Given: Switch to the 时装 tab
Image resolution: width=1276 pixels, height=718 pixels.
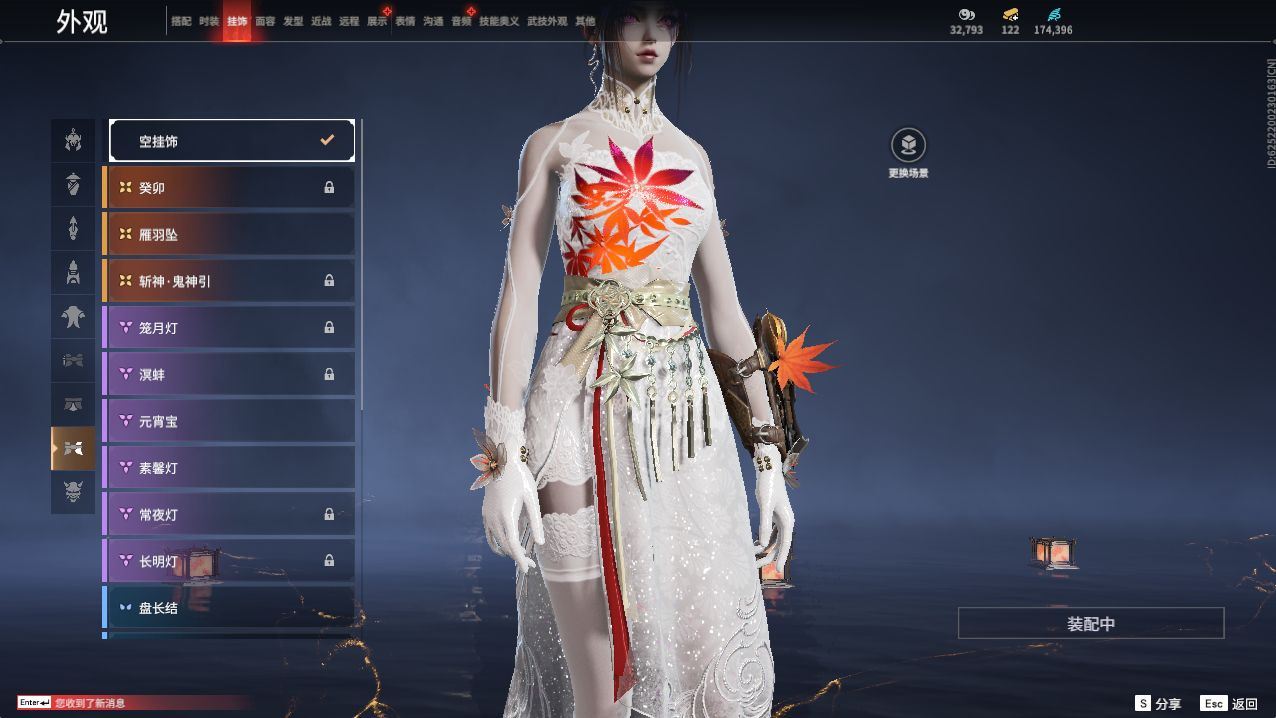Looking at the screenshot, I should click(209, 21).
